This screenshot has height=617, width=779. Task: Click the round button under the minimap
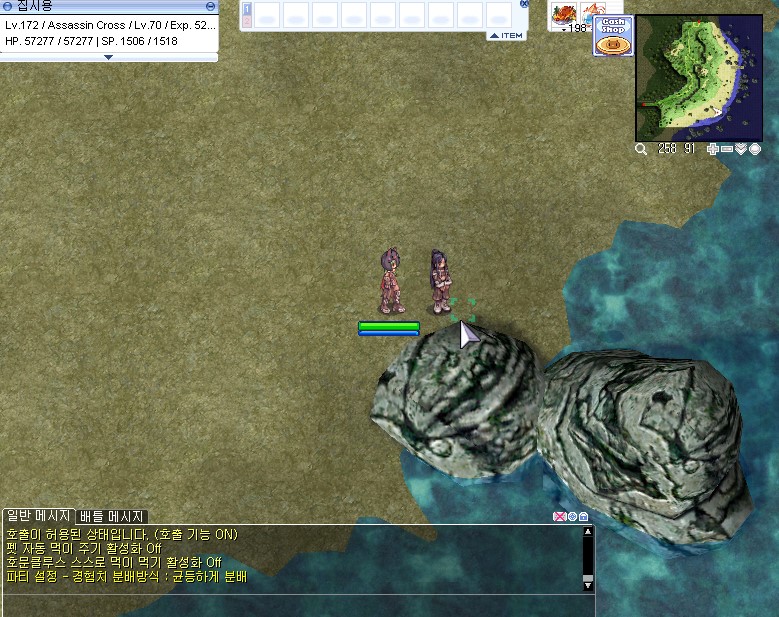(755, 149)
